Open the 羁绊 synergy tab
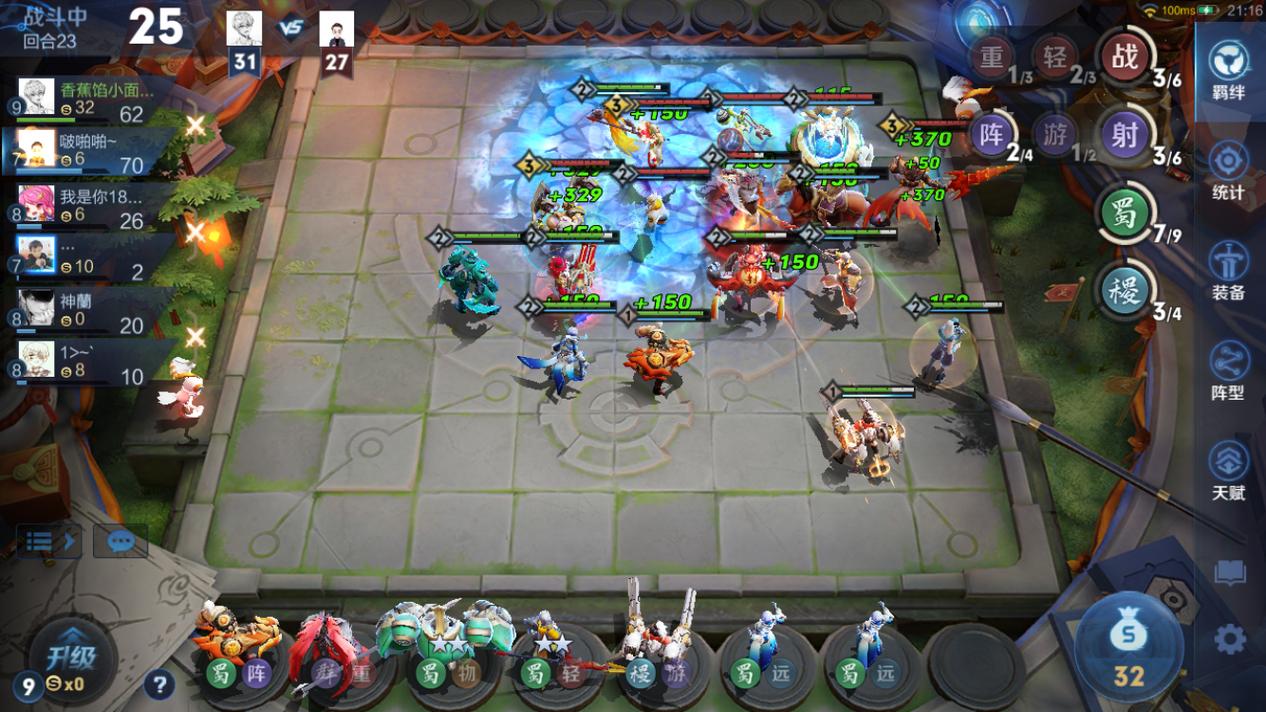1266x712 pixels. 1228,70
